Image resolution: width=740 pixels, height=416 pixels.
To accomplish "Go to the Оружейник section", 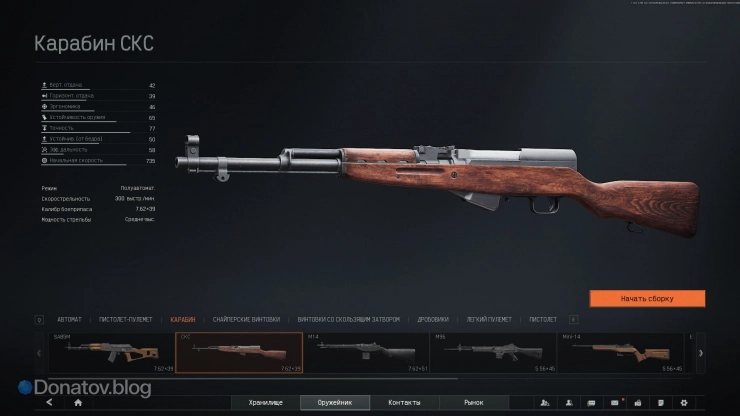I will pyautogui.click(x=334, y=402).
